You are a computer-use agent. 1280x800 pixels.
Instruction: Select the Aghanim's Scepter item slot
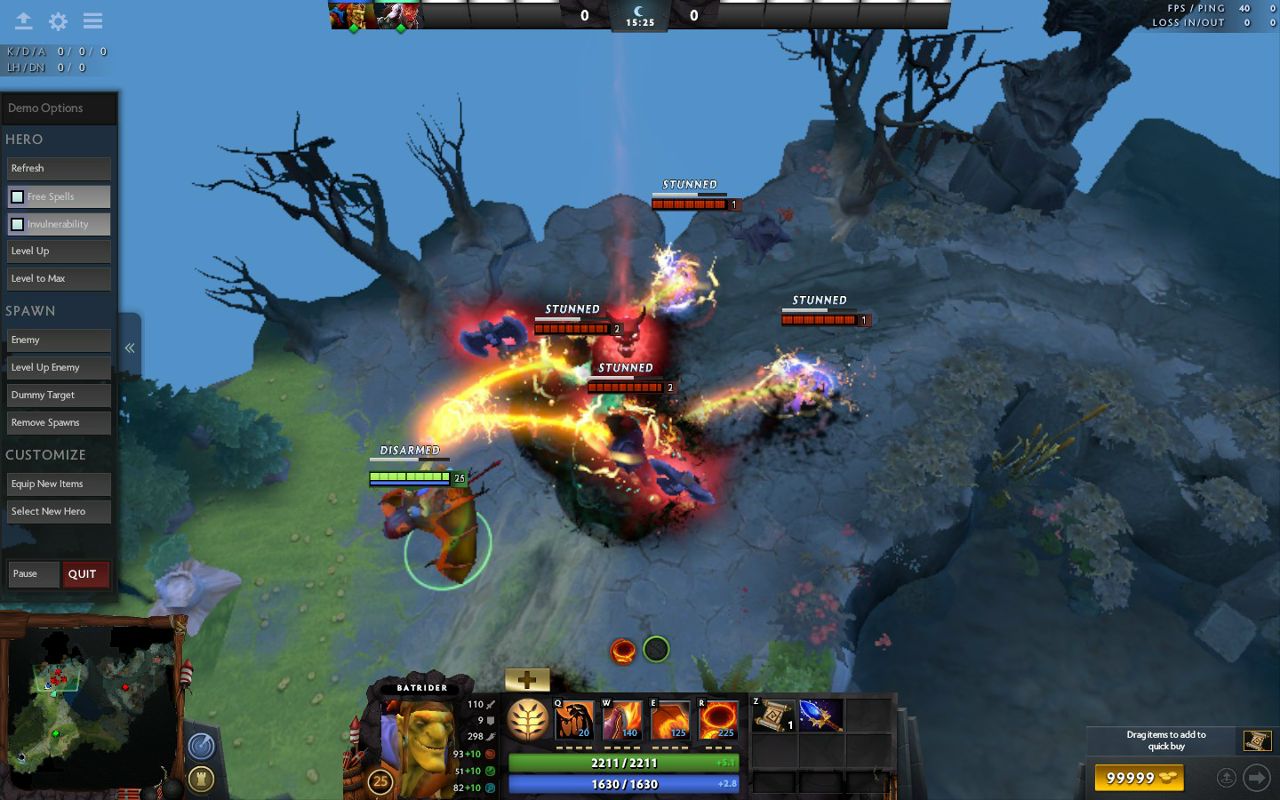click(820, 716)
